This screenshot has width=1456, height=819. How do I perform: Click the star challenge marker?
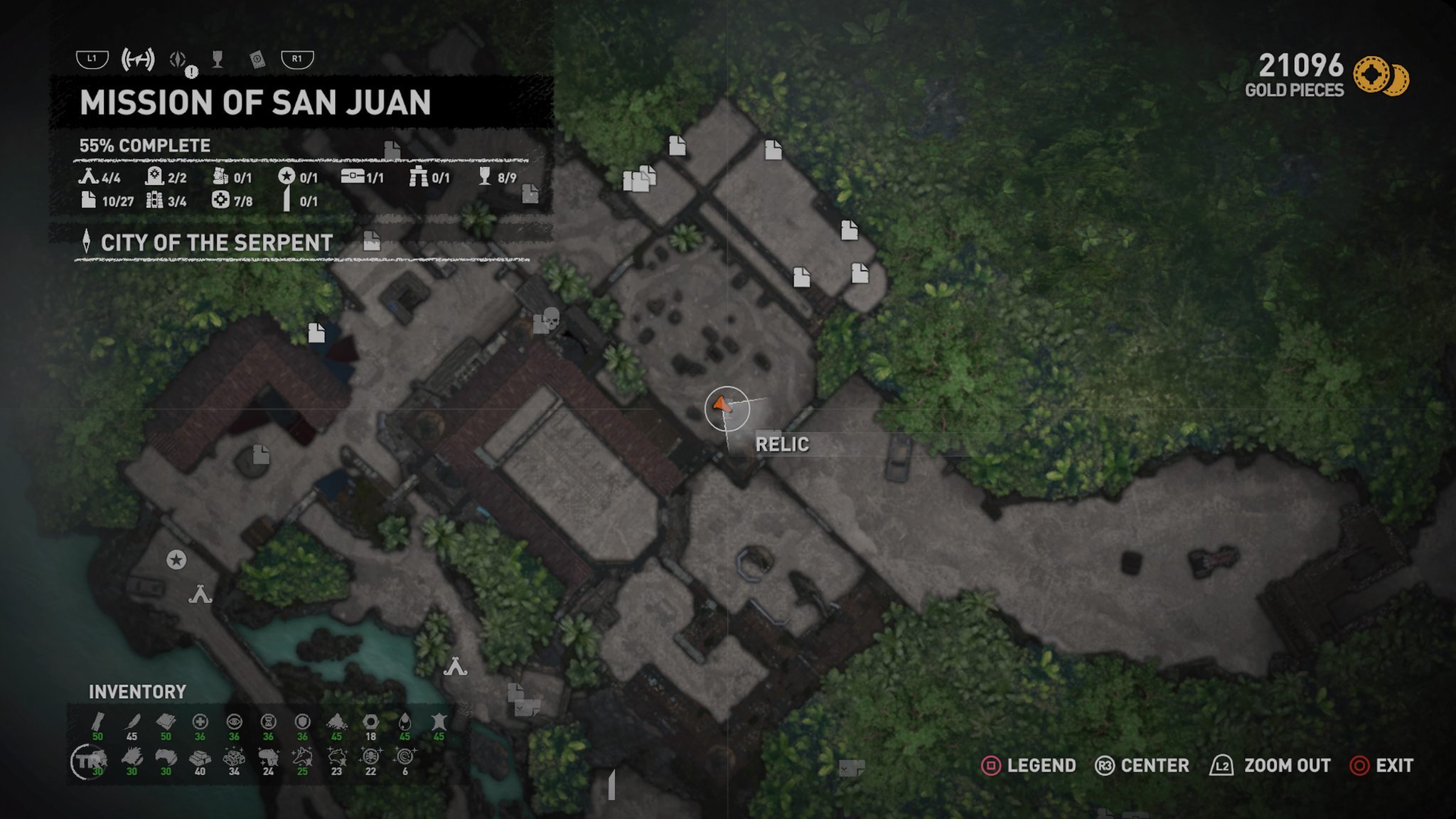point(176,560)
